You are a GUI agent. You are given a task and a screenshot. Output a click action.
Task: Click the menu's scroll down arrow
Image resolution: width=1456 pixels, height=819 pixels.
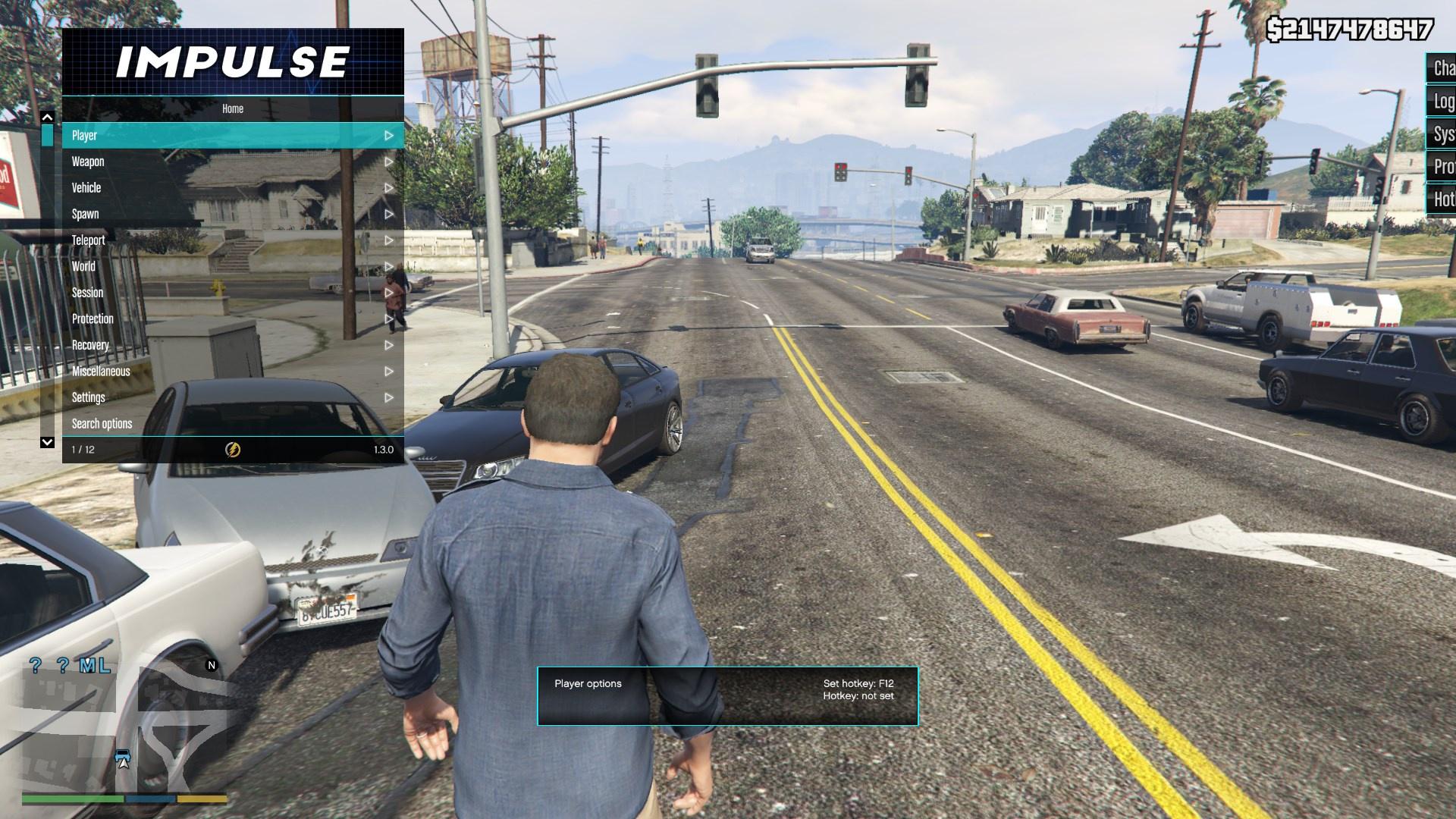[x=47, y=442]
